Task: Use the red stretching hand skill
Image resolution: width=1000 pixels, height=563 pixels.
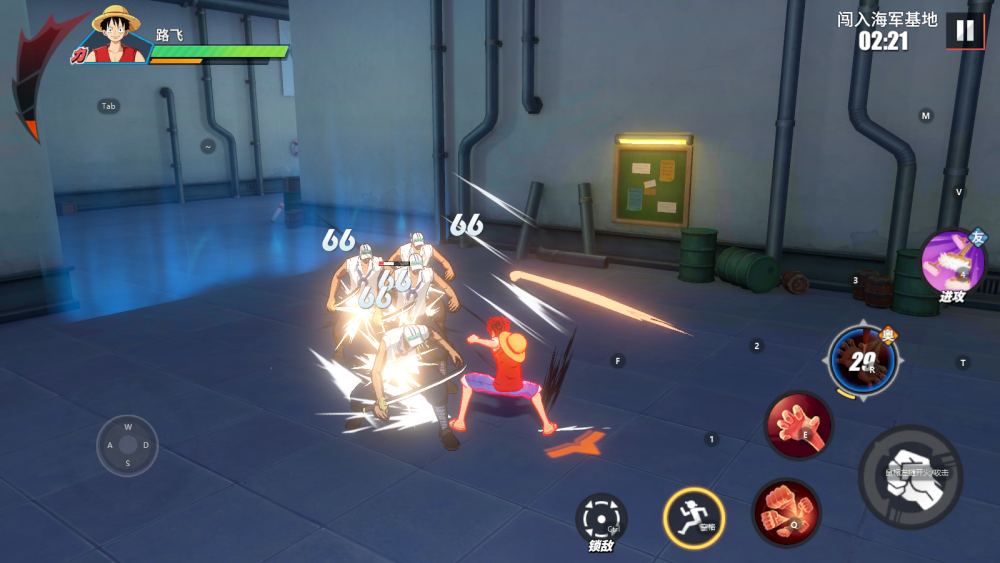Action: (798, 424)
